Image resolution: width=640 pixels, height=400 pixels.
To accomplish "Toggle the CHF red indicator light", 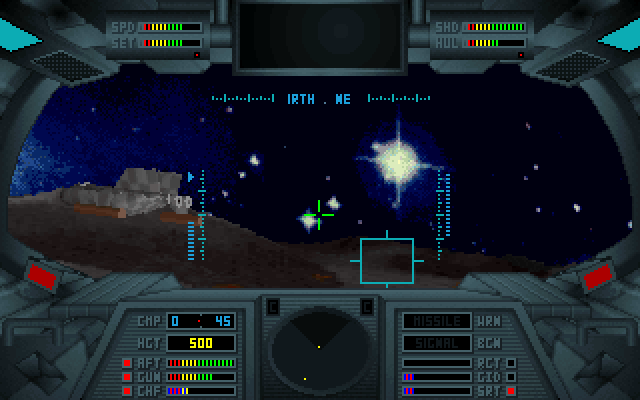I will (x=127, y=390).
